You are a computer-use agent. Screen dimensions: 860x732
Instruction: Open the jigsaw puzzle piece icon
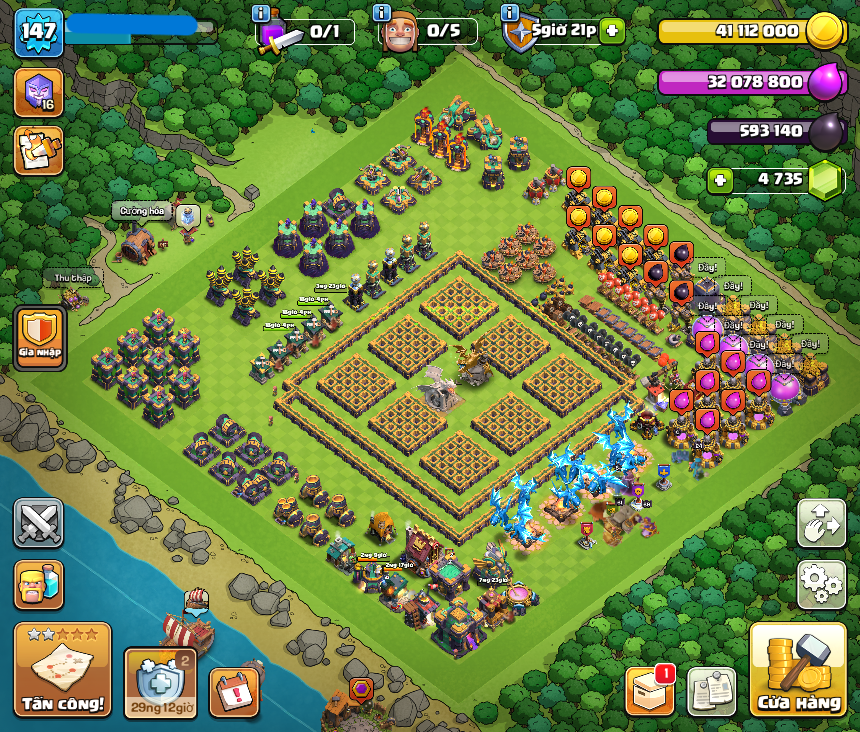click(x=38, y=151)
